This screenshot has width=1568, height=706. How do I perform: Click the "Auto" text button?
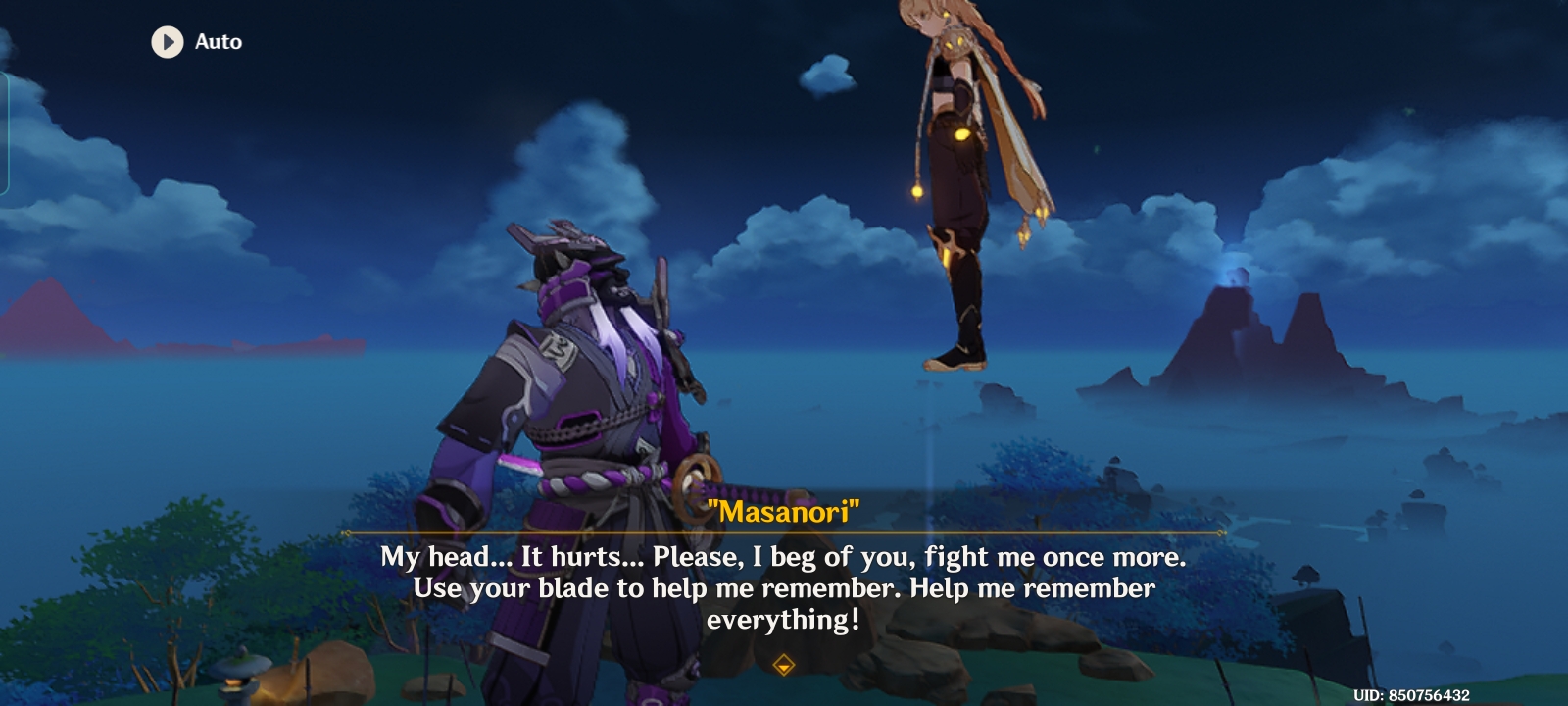[x=218, y=42]
